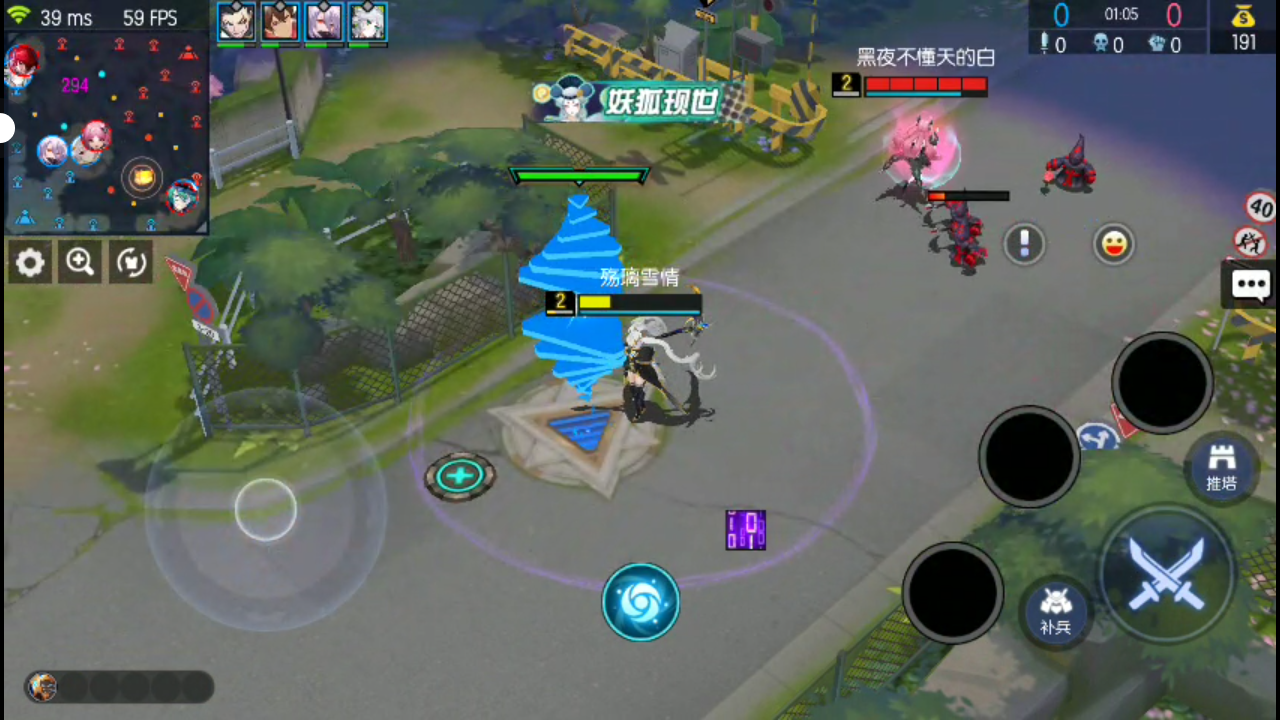
Task: Ping danger with the exclamation mark button
Action: point(1024,244)
